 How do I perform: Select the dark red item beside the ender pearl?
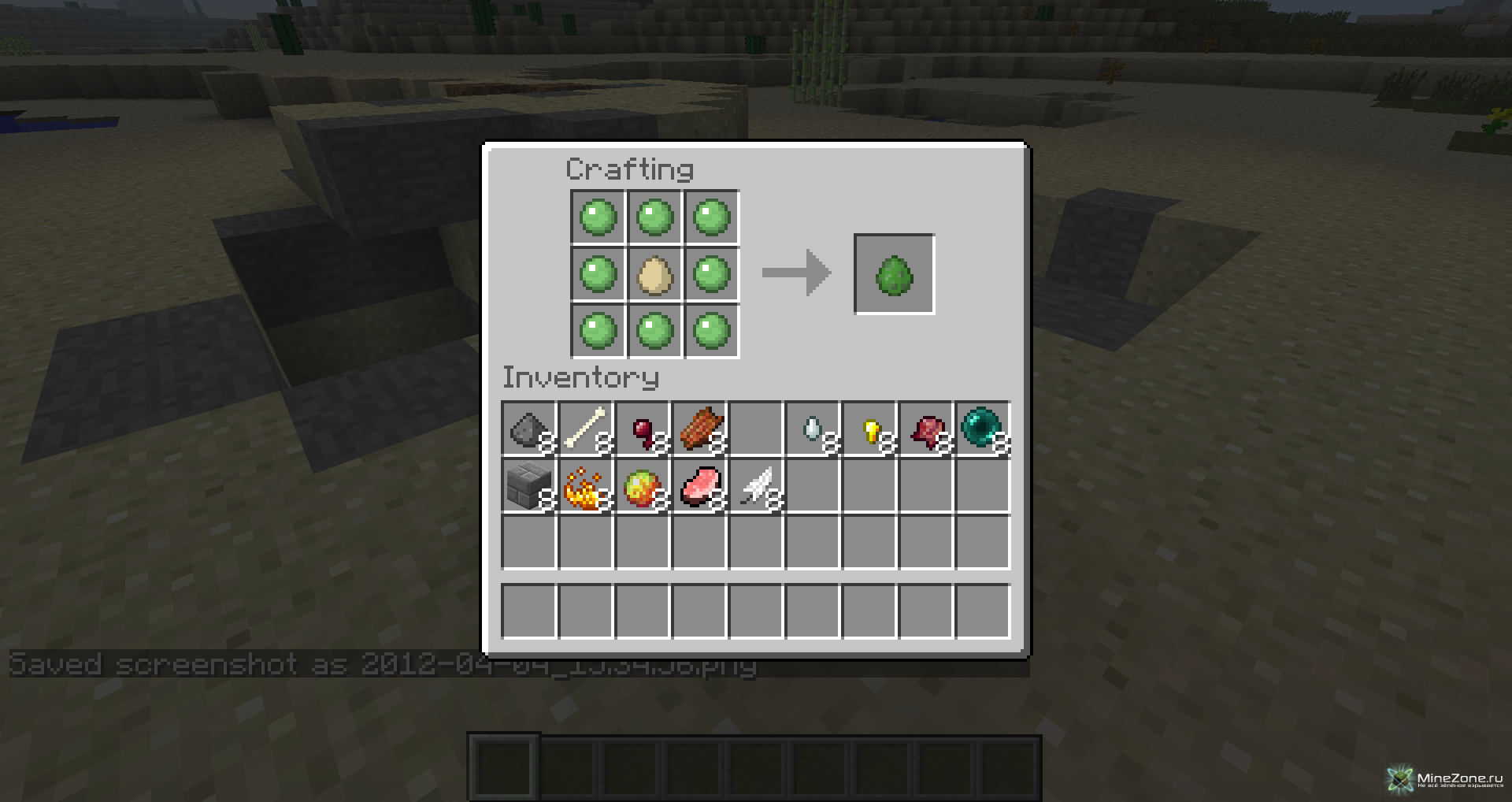(926, 429)
